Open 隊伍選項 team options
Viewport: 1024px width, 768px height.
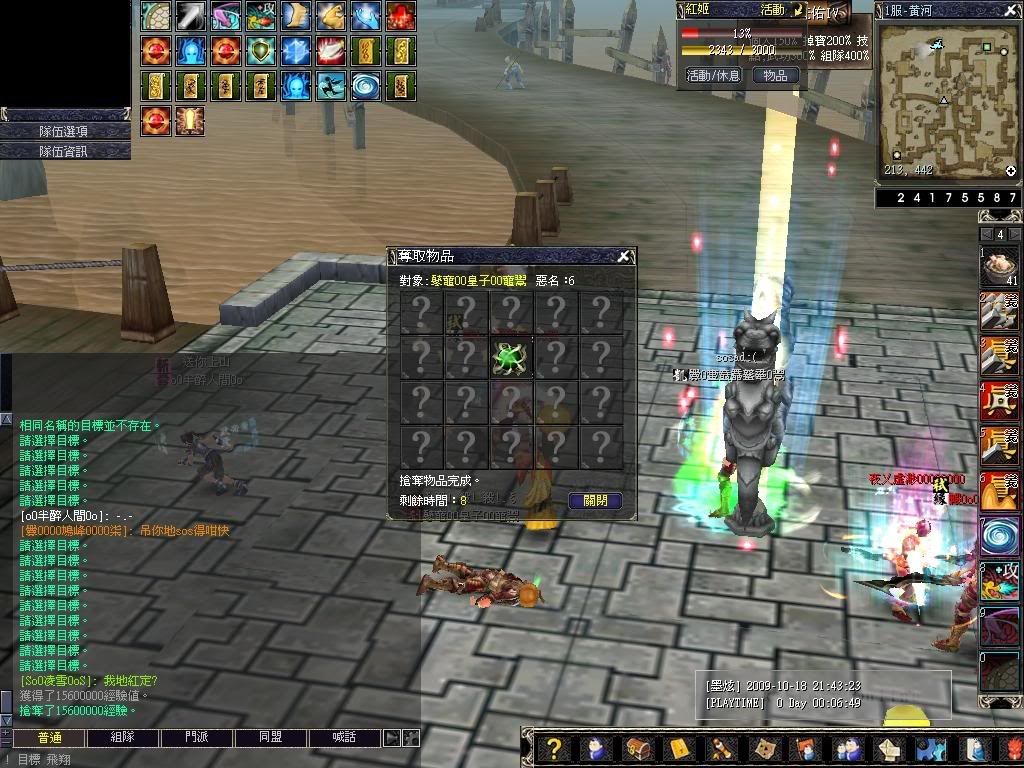tap(65, 131)
